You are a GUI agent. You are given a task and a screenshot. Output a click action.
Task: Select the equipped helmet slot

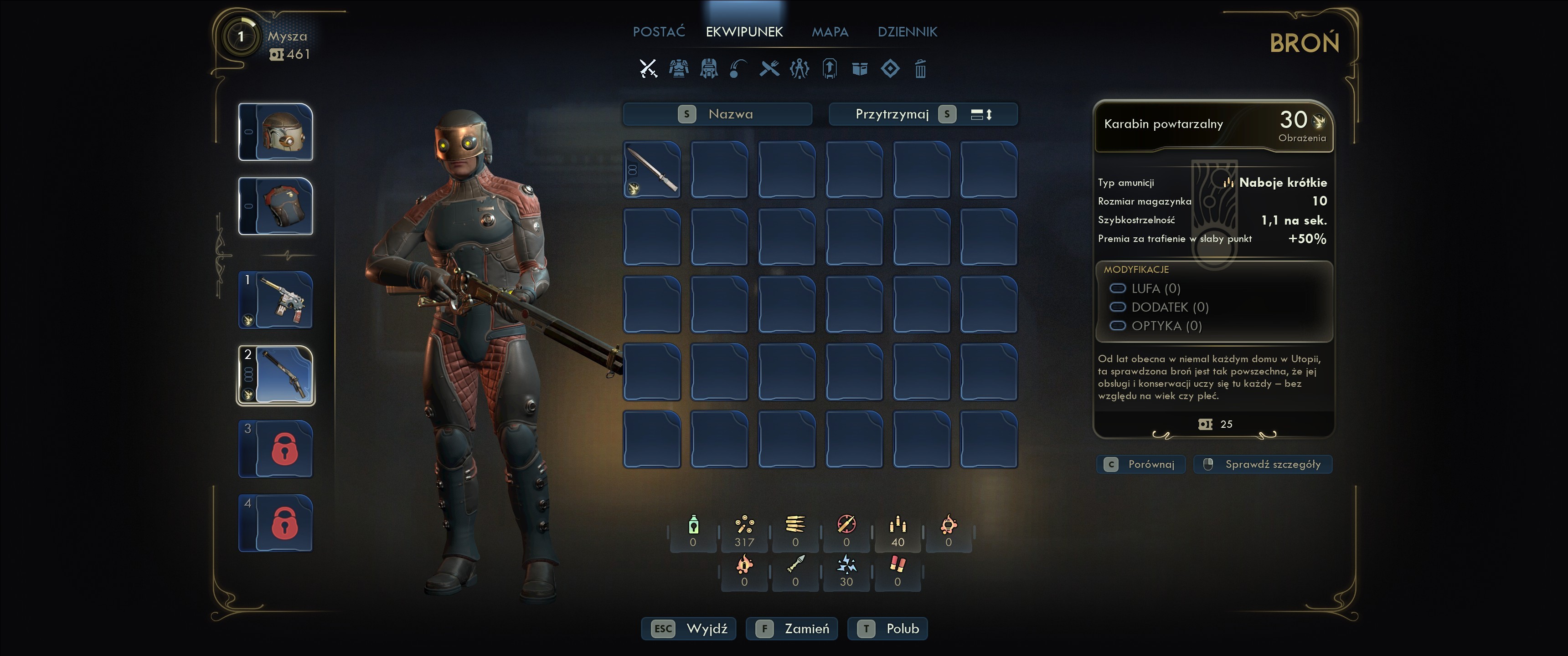[x=276, y=132]
